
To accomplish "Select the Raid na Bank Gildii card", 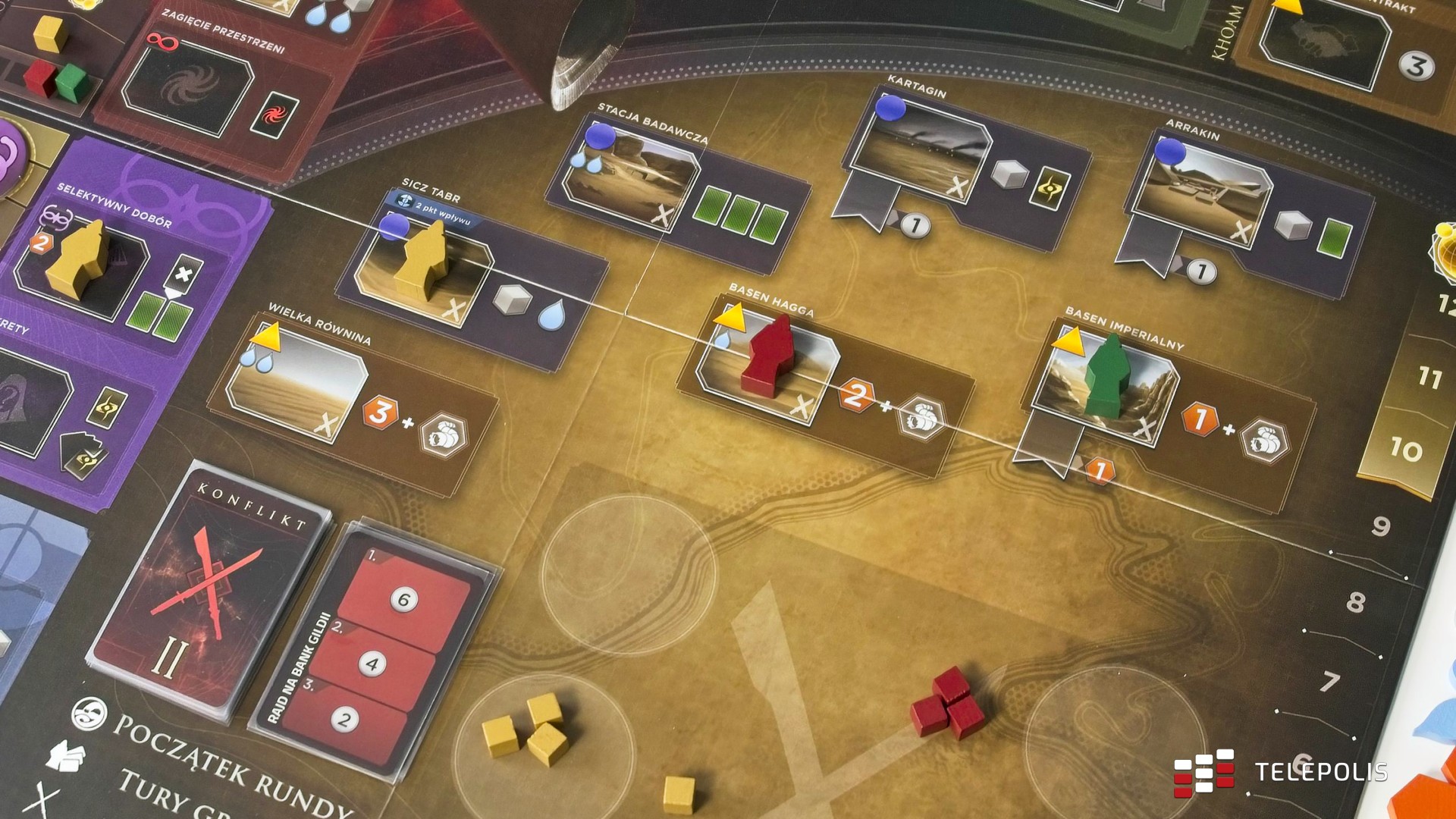I will click(x=372, y=652).
